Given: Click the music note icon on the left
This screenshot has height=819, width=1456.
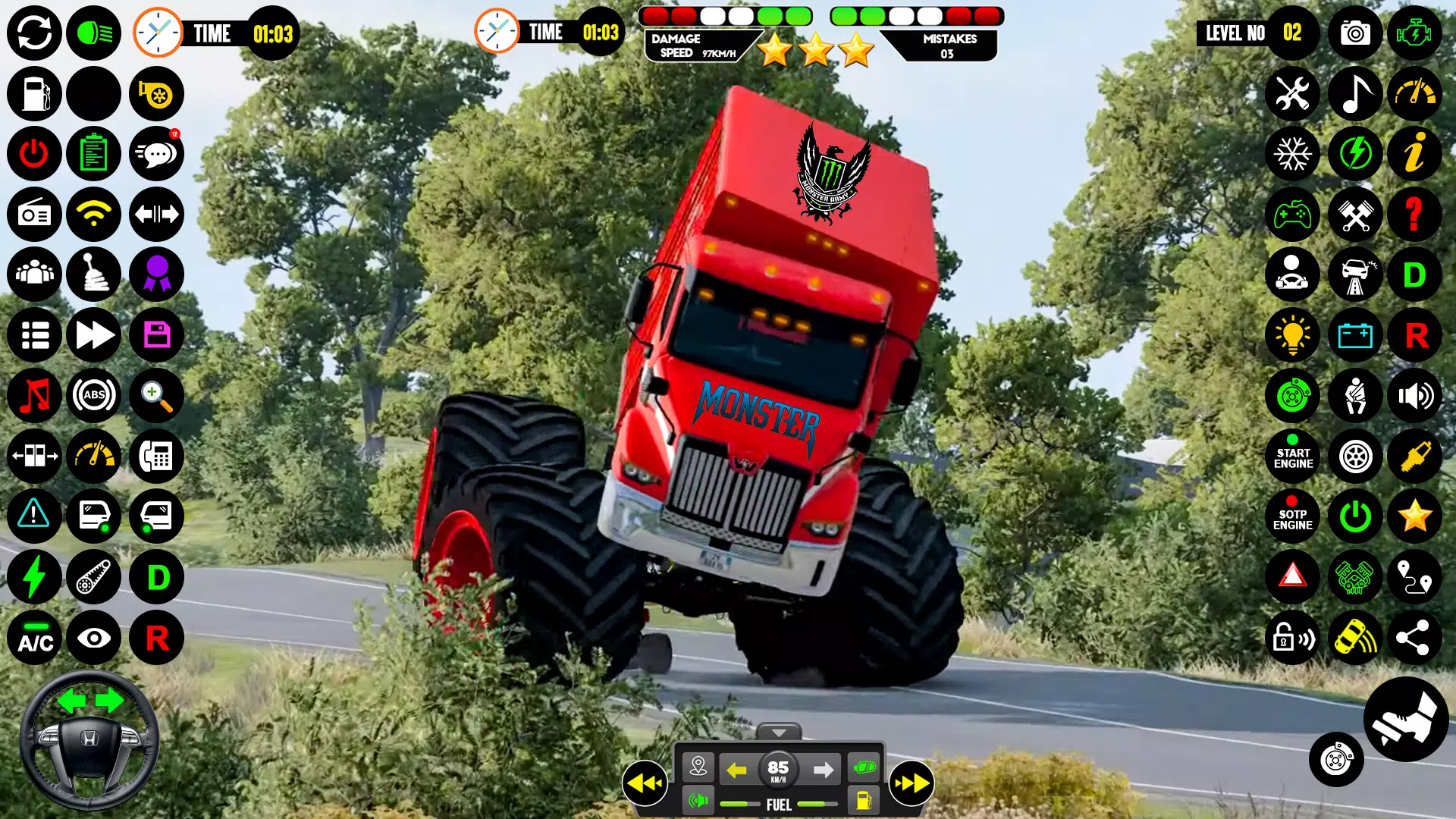Looking at the screenshot, I should pos(33,395).
